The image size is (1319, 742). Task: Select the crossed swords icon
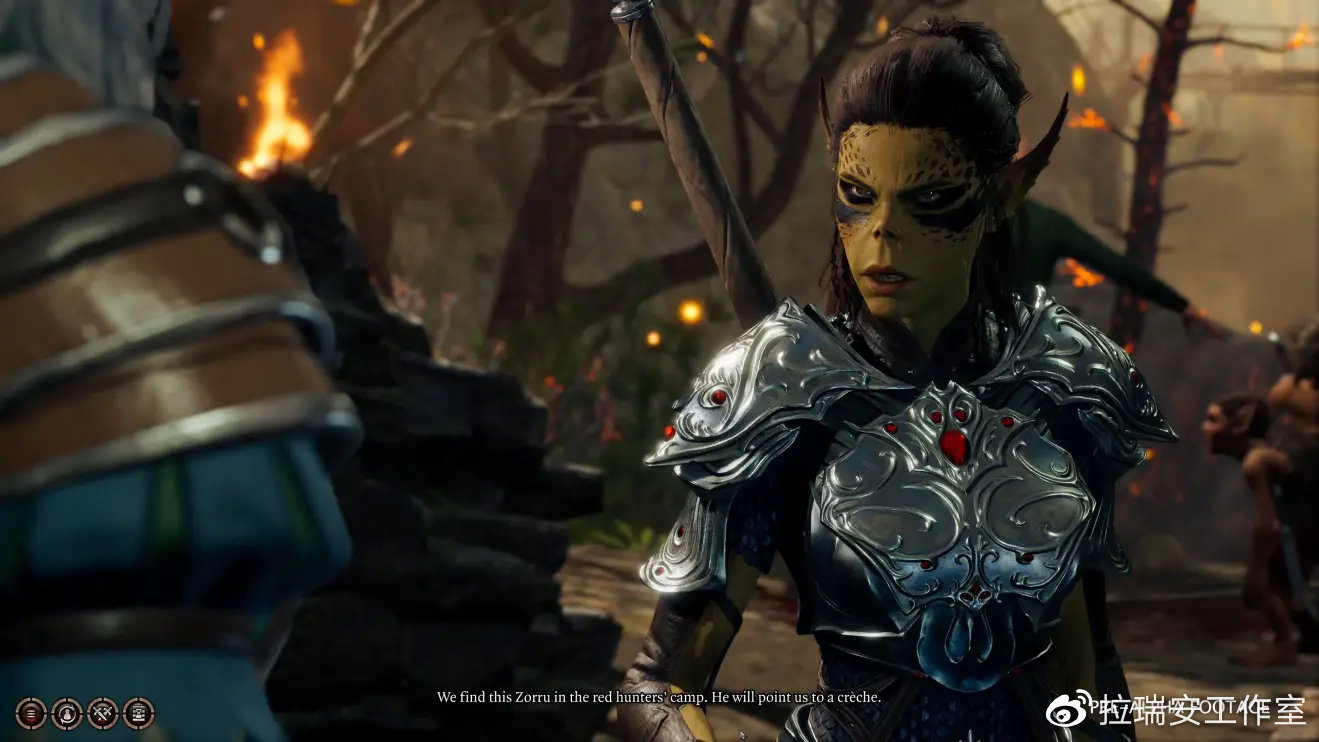point(103,713)
